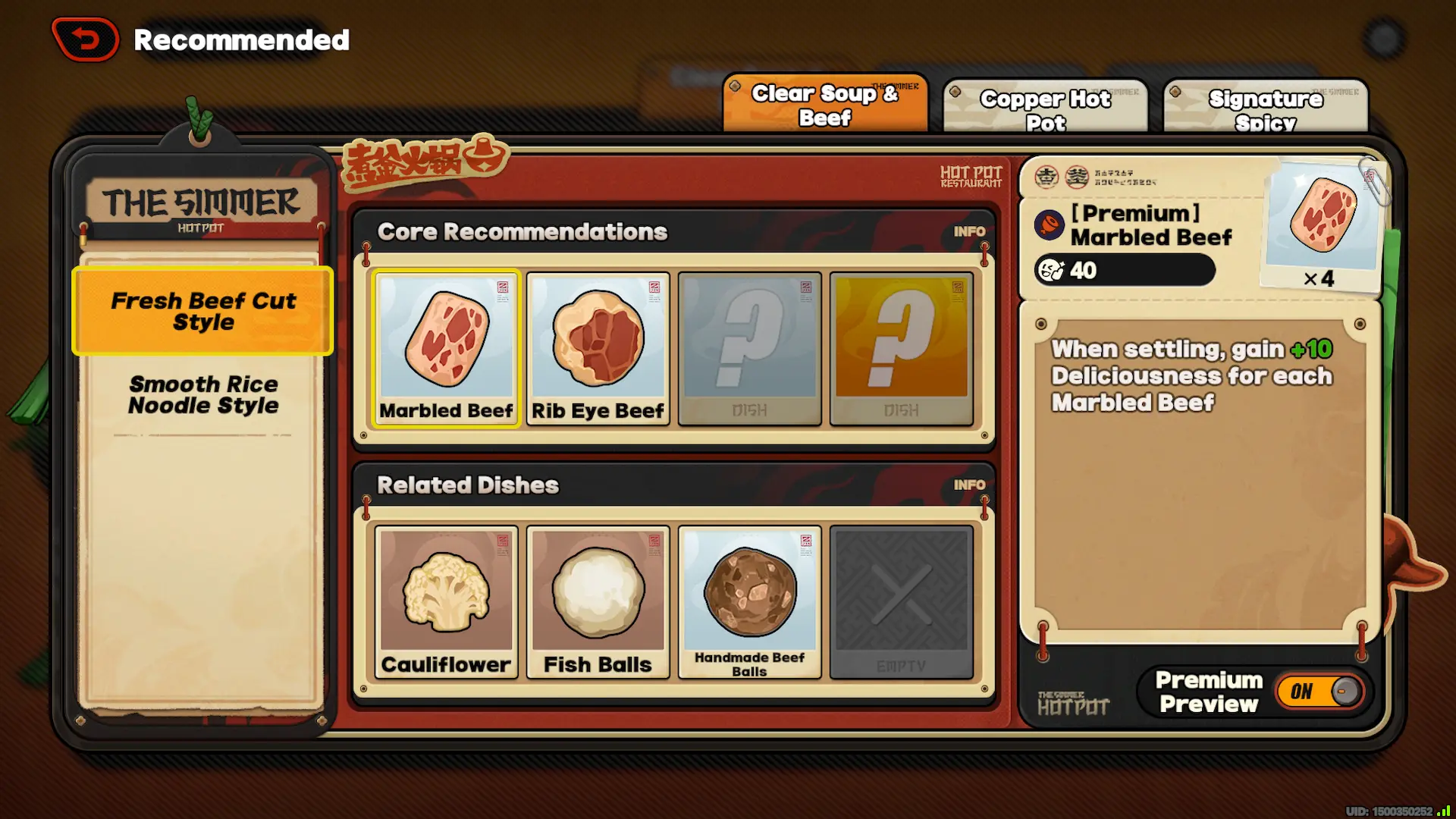Click the back arrow to leave Recommended screen
Viewport: 1456px width, 819px height.
coord(84,39)
